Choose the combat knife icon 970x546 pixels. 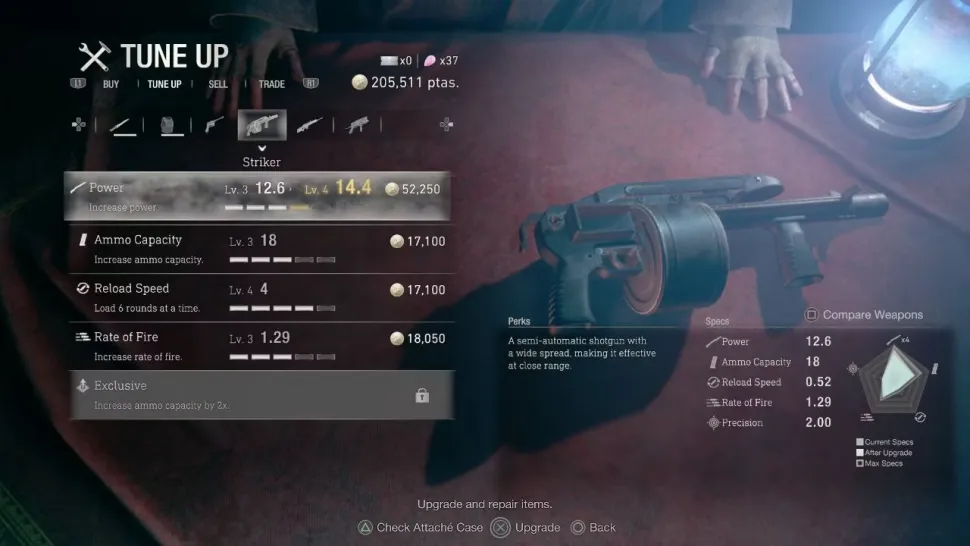point(123,126)
